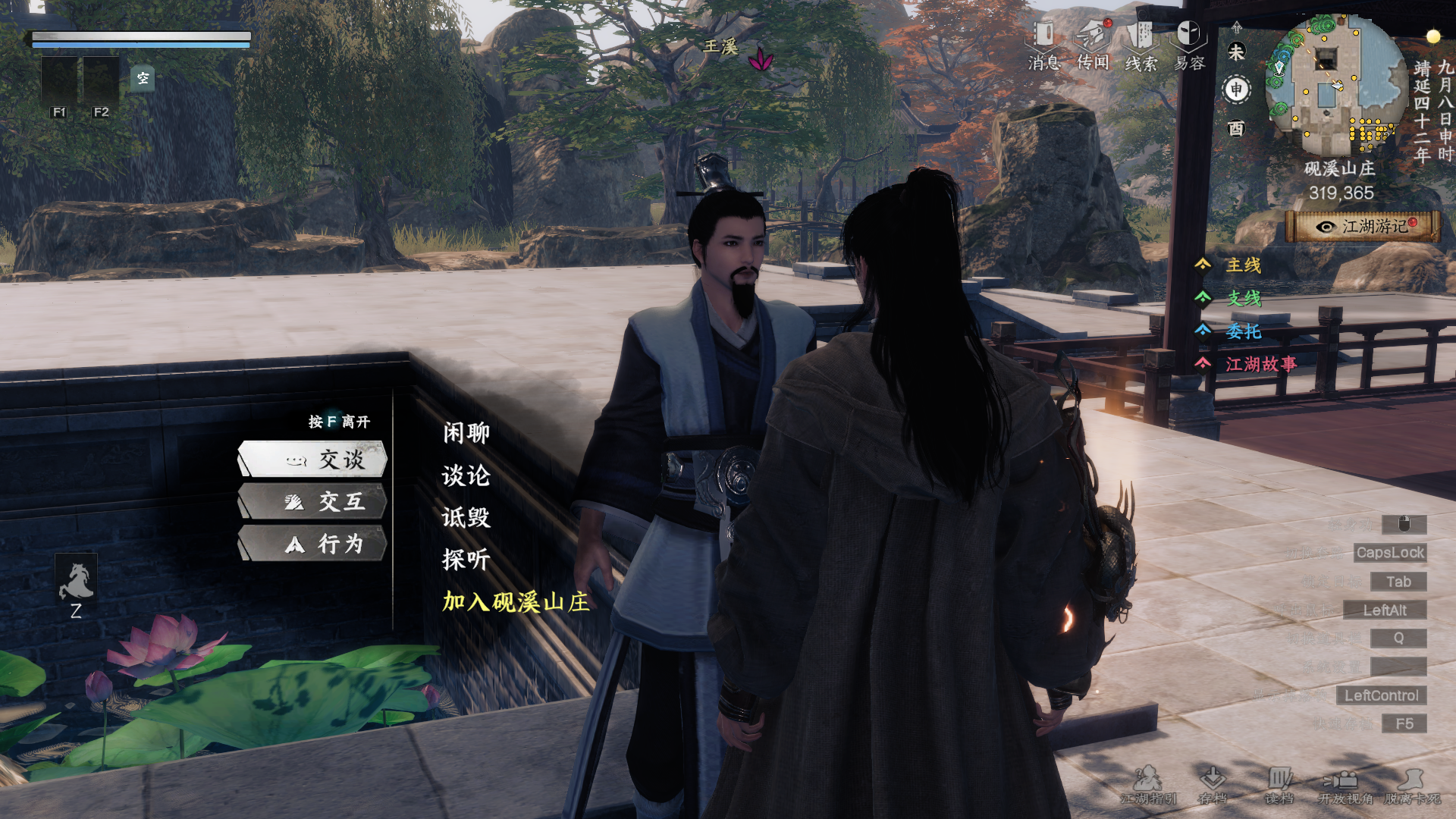Choose the 闲聊 dialogue option
This screenshot has height=819, width=1456.
pyautogui.click(x=466, y=433)
